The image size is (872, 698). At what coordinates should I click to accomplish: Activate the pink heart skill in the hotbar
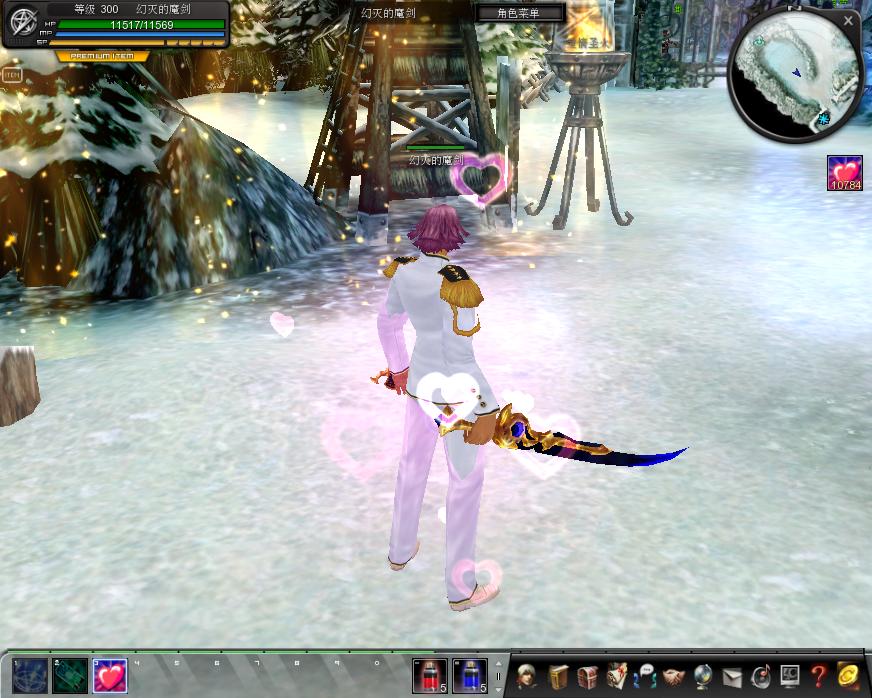[x=109, y=676]
